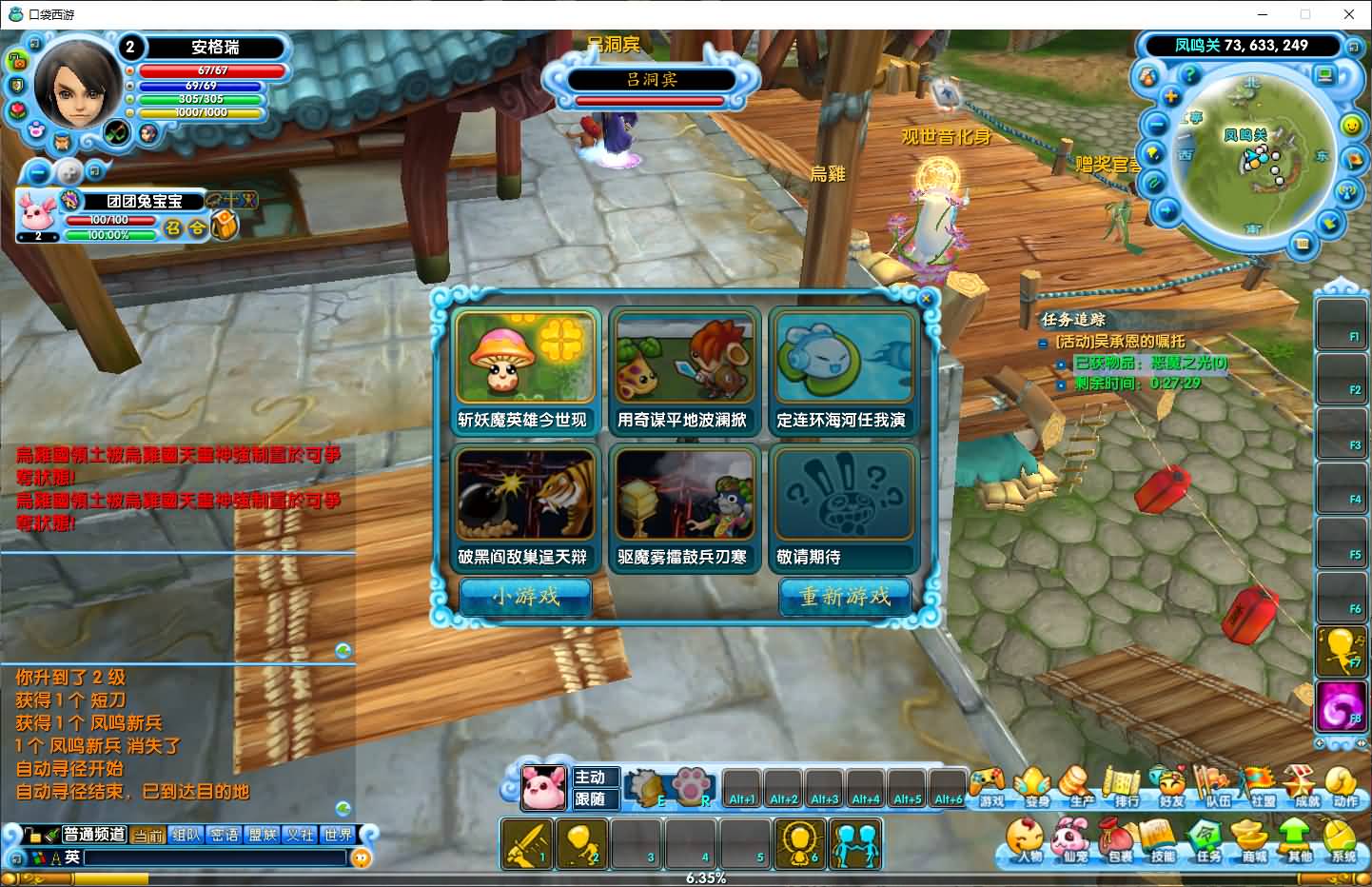The image size is (1372, 887).
Task: Open the 包裹 bag menu
Action: click(1119, 842)
